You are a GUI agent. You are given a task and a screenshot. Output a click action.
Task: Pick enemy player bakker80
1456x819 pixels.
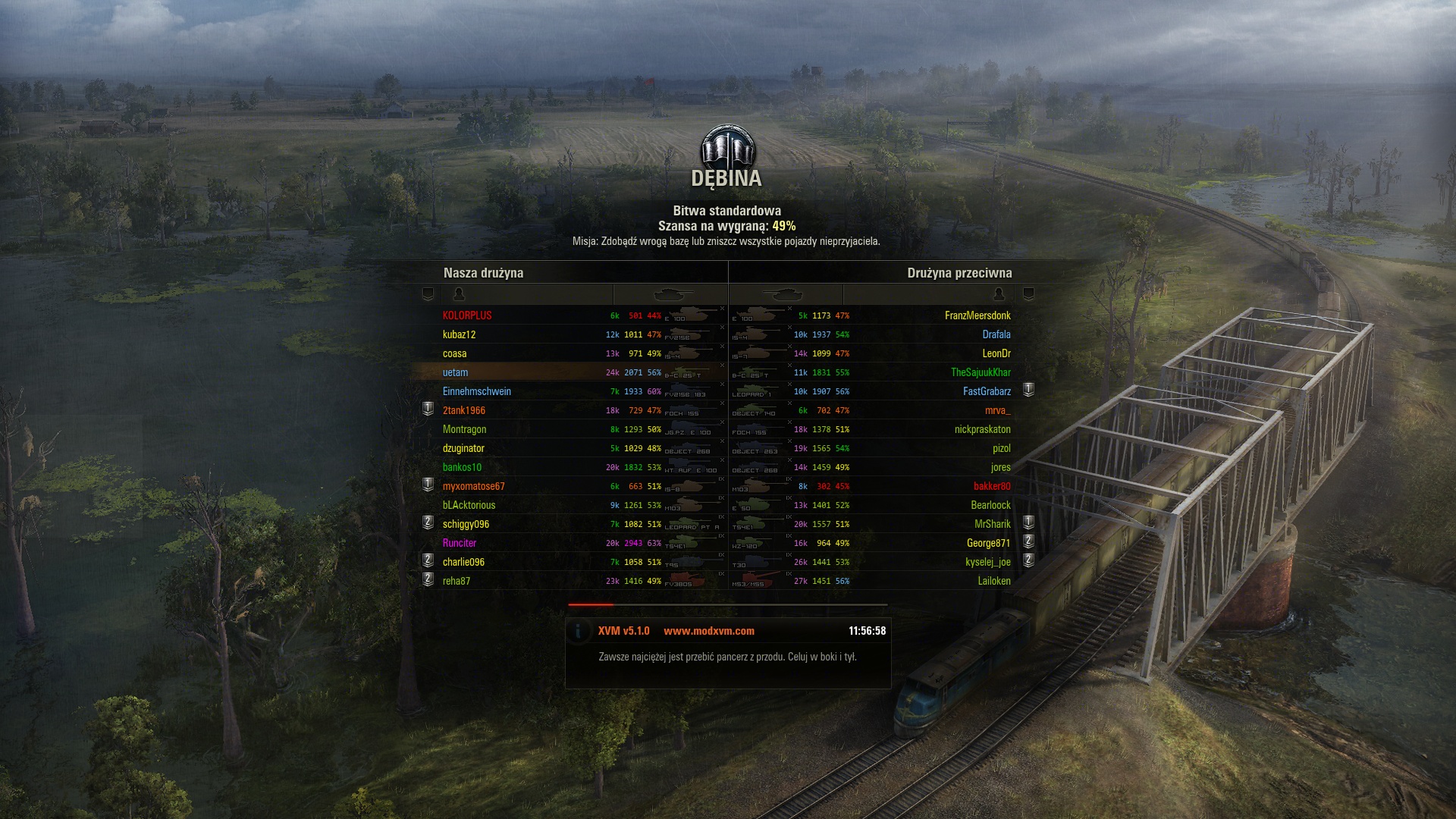pyautogui.click(x=992, y=486)
